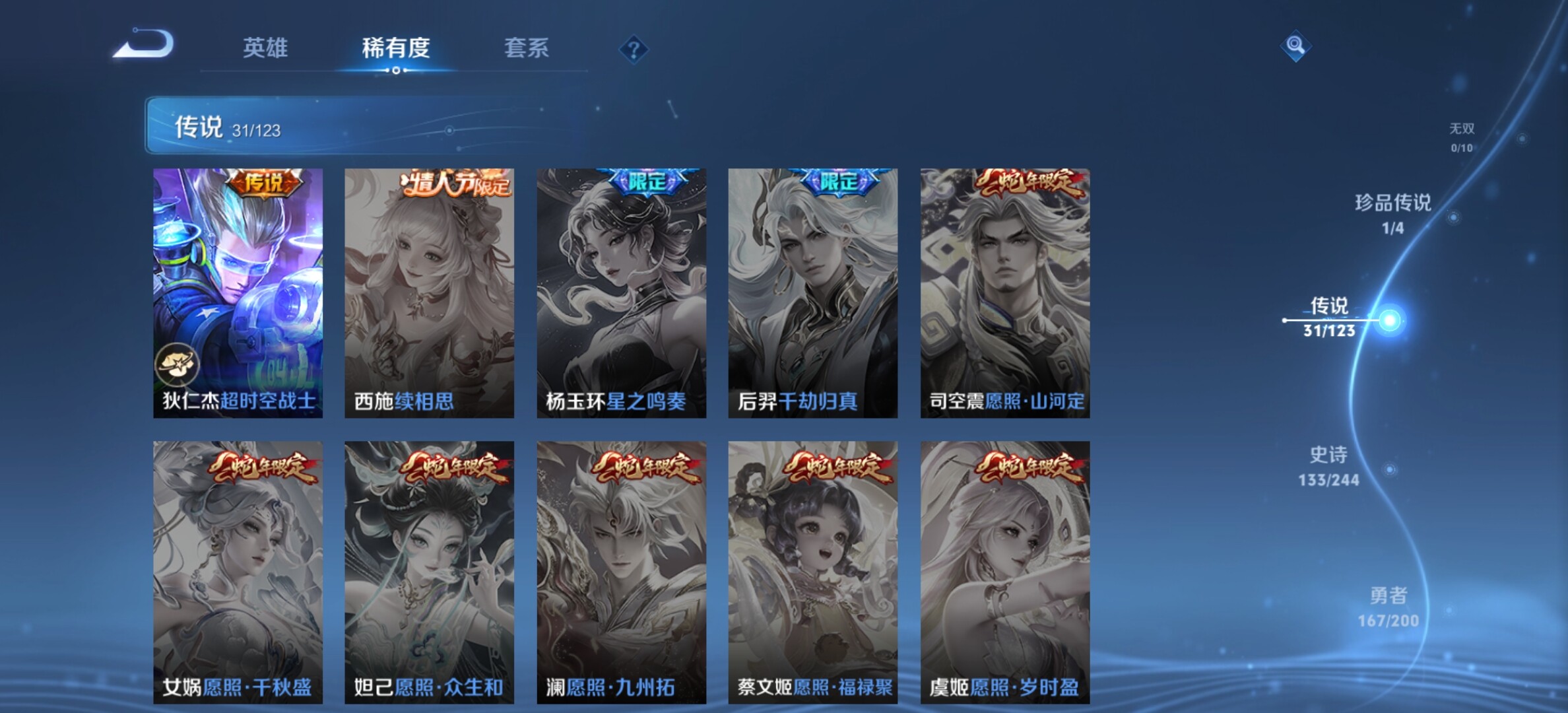This screenshot has height=713, width=1568.
Task: Jump to the 无双 rarity section
Action: click(1462, 137)
